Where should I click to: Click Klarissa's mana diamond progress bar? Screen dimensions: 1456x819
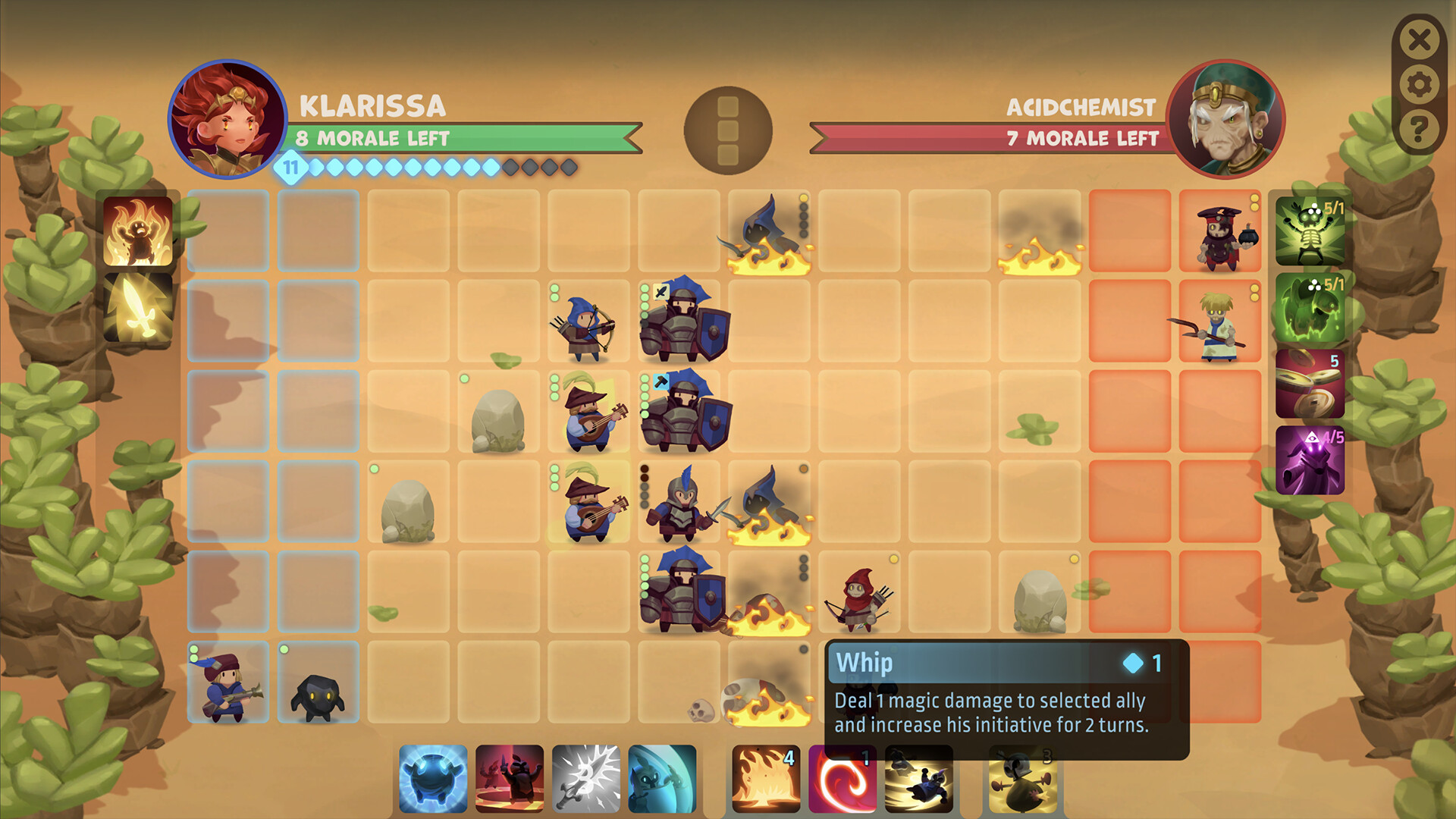425,169
